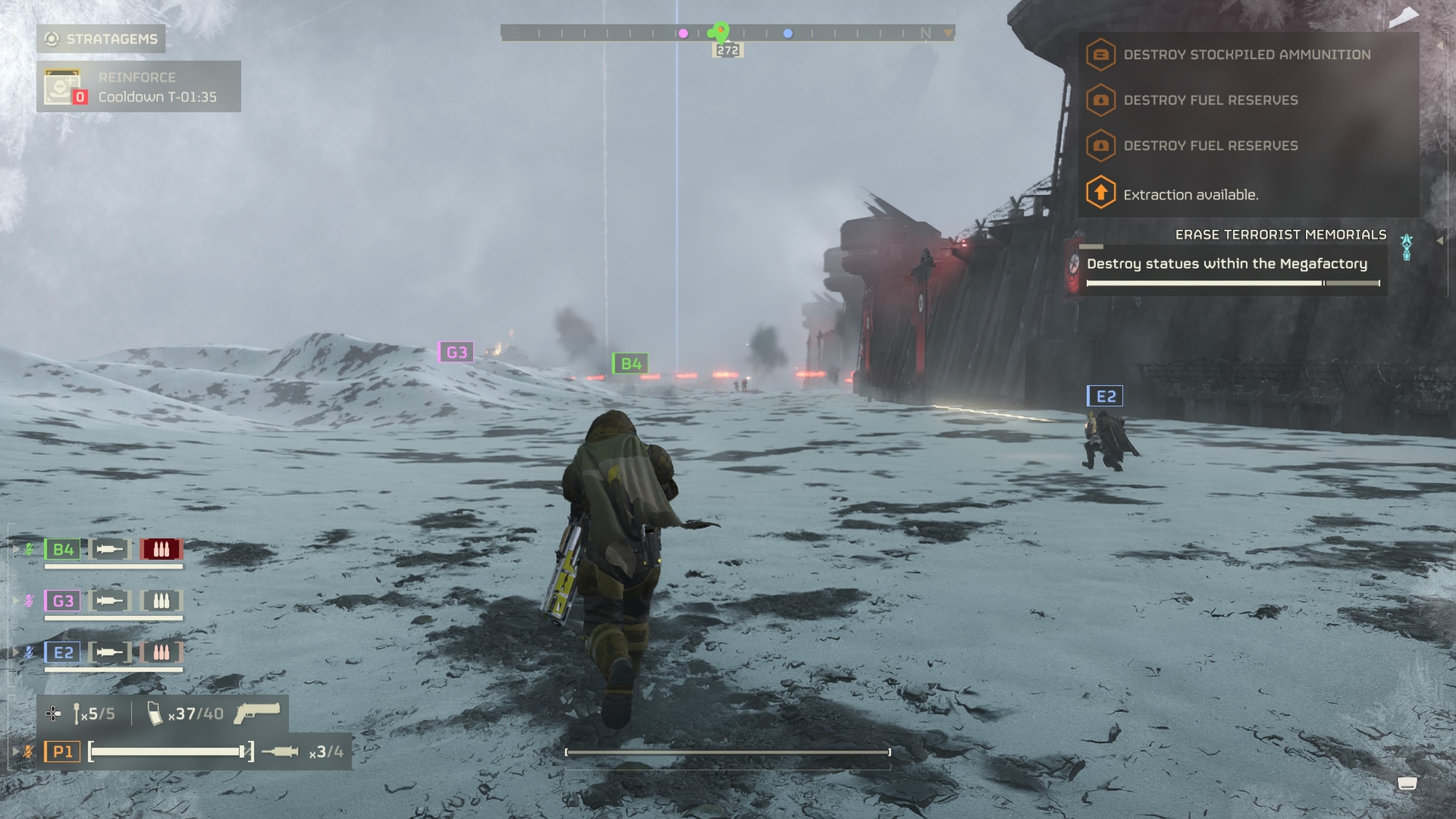
Task: Click the E2 teammate world marker
Action: pyautogui.click(x=1105, y=396)
